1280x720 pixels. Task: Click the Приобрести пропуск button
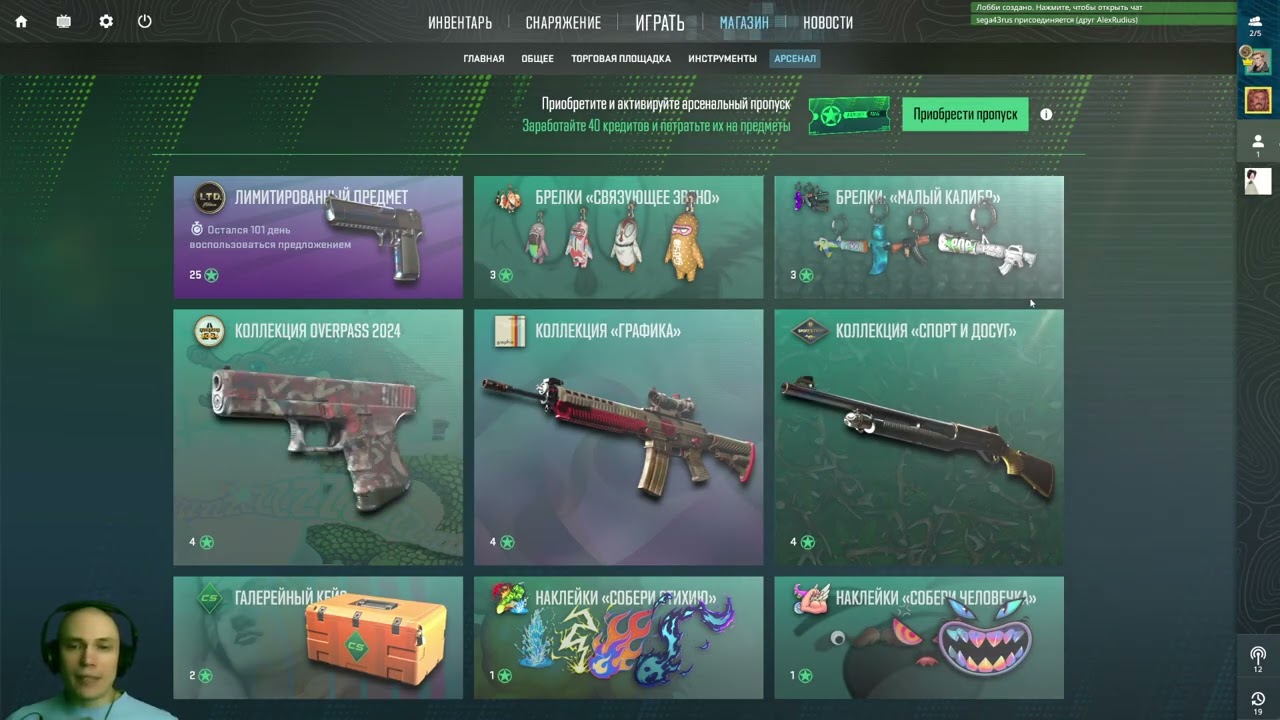pos(965,114)
